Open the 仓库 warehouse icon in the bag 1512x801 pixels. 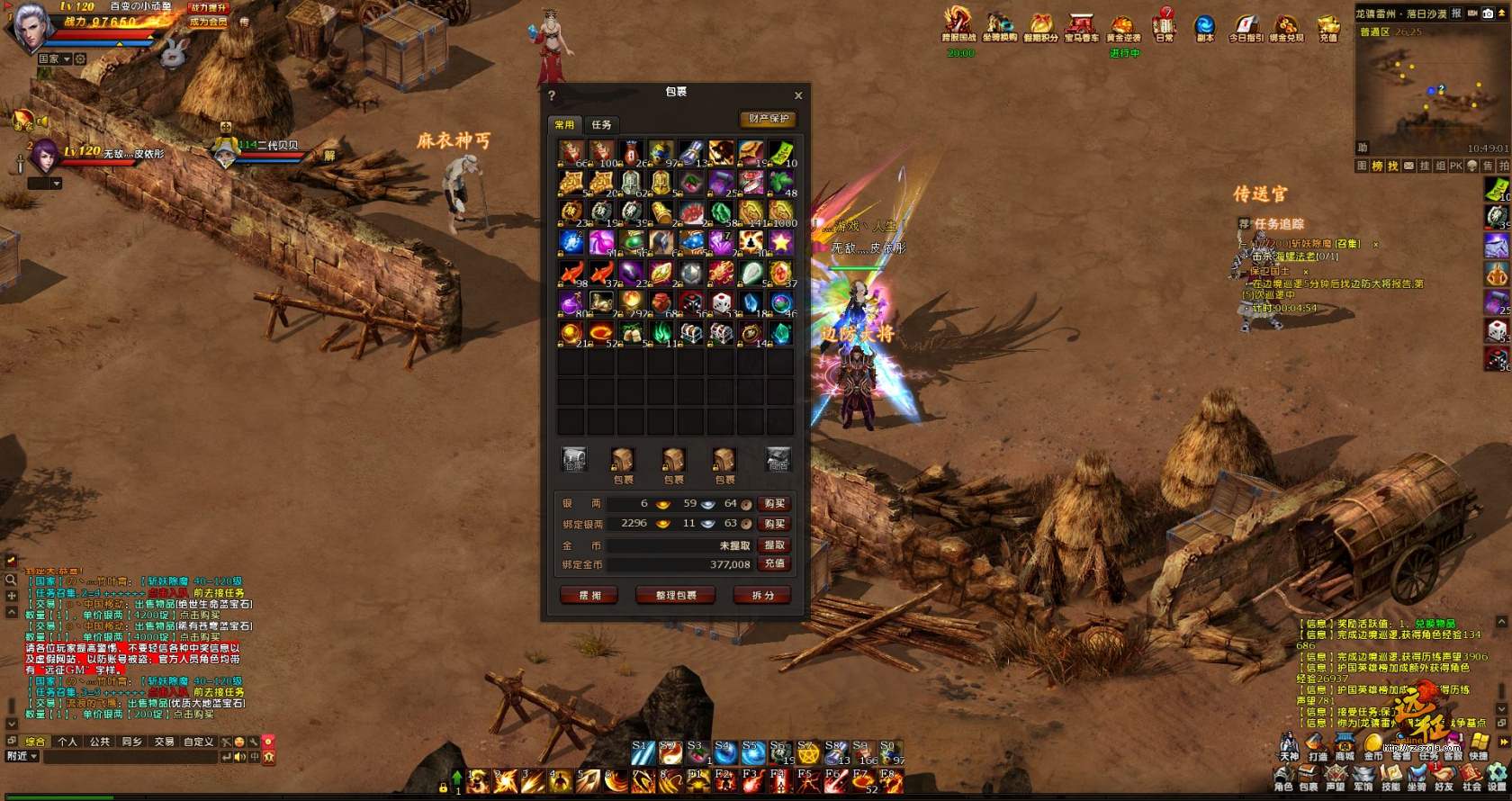click(573, 460)
